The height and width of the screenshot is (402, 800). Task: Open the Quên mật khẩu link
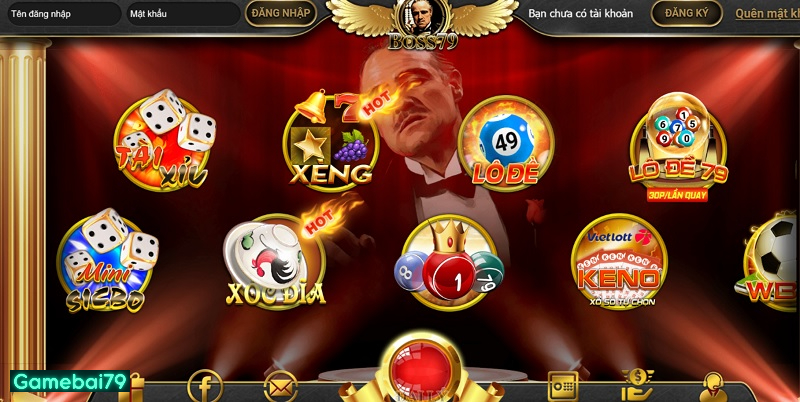point(766,14)
